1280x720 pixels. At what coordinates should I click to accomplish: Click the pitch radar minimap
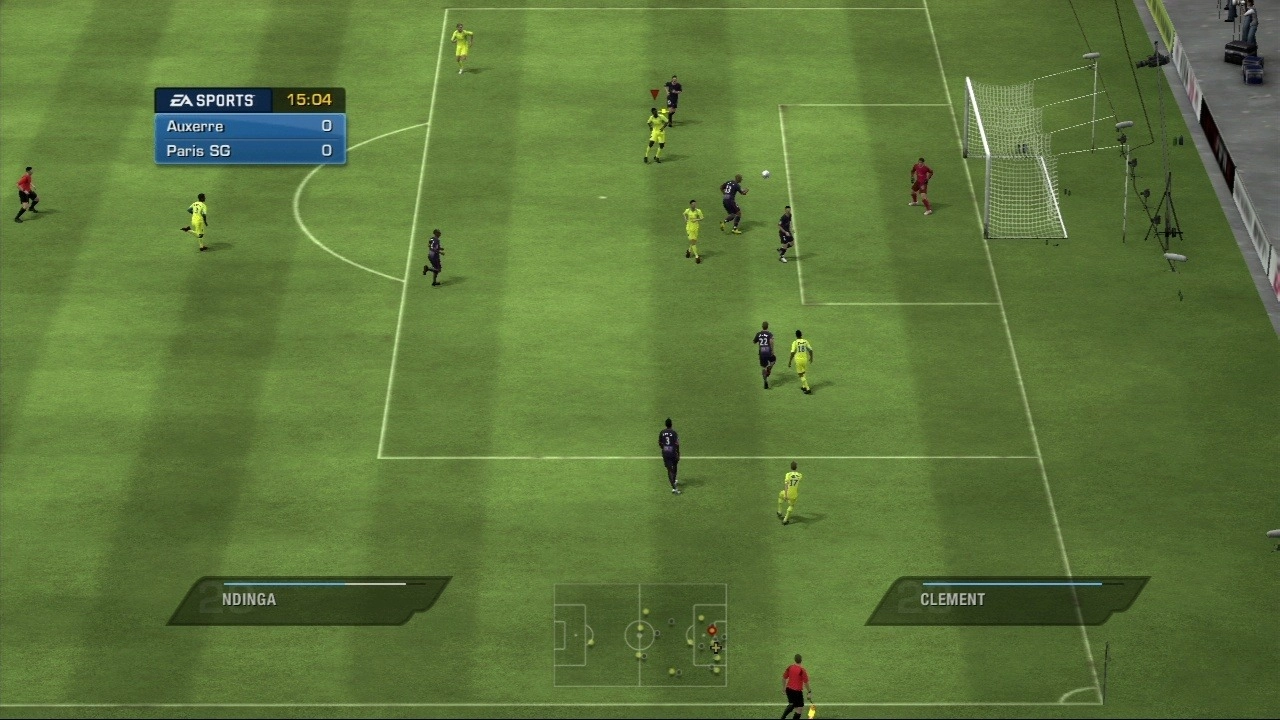[640, 635]
